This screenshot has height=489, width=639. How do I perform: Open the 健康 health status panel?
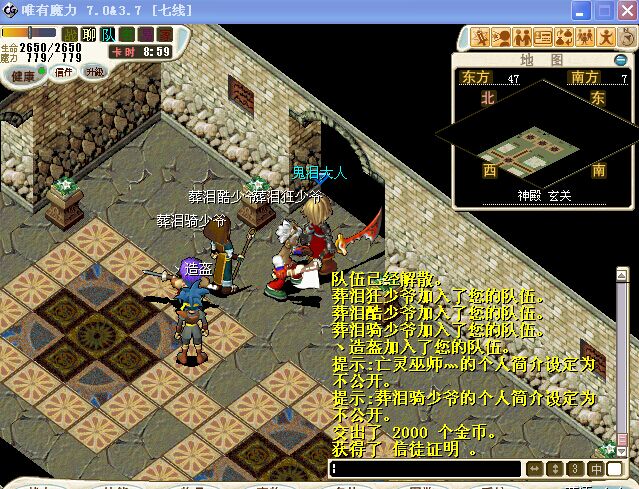tap(22, 75)
